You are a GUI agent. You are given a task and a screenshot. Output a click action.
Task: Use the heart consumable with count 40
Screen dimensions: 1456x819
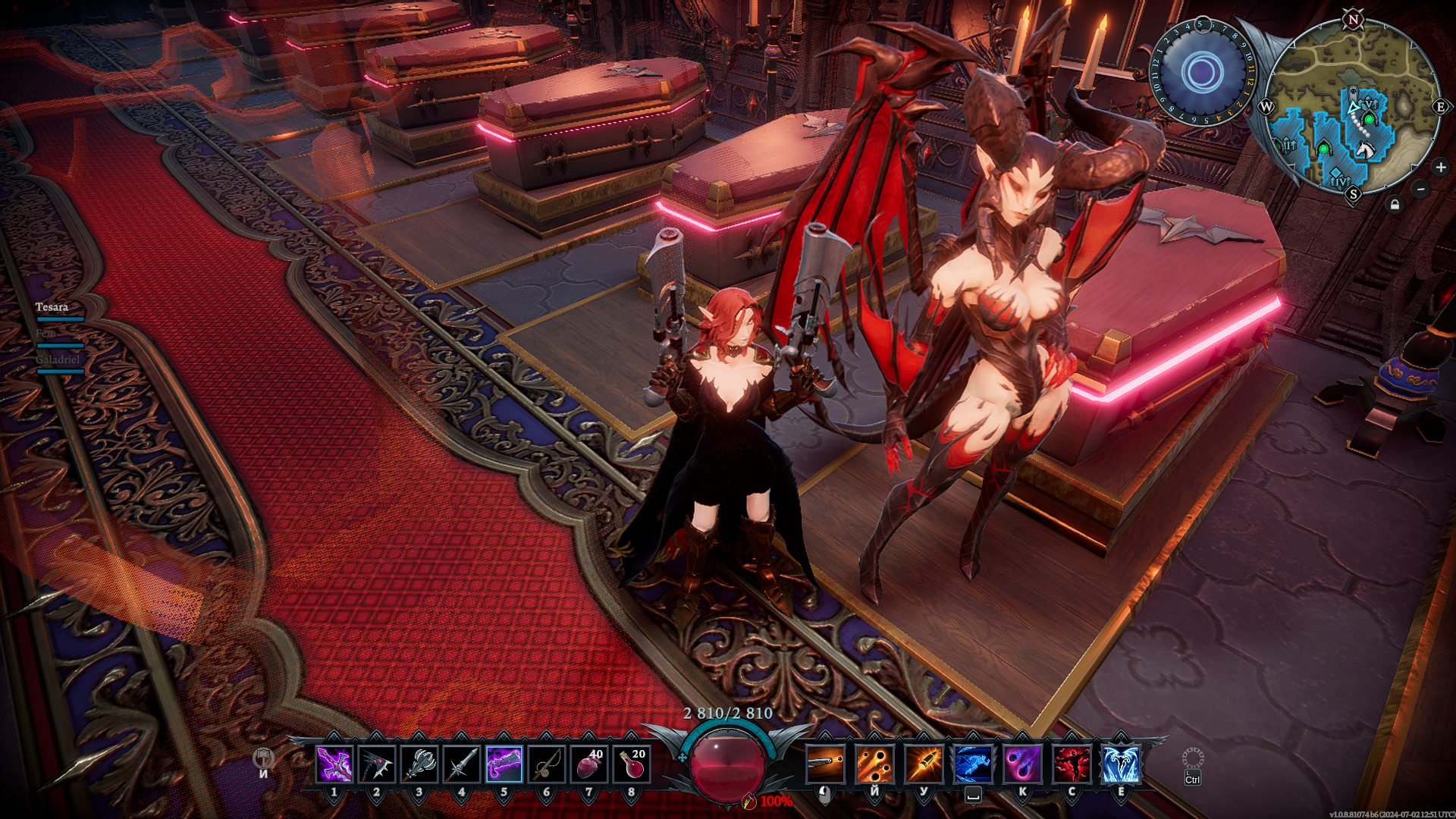point(589,764)
